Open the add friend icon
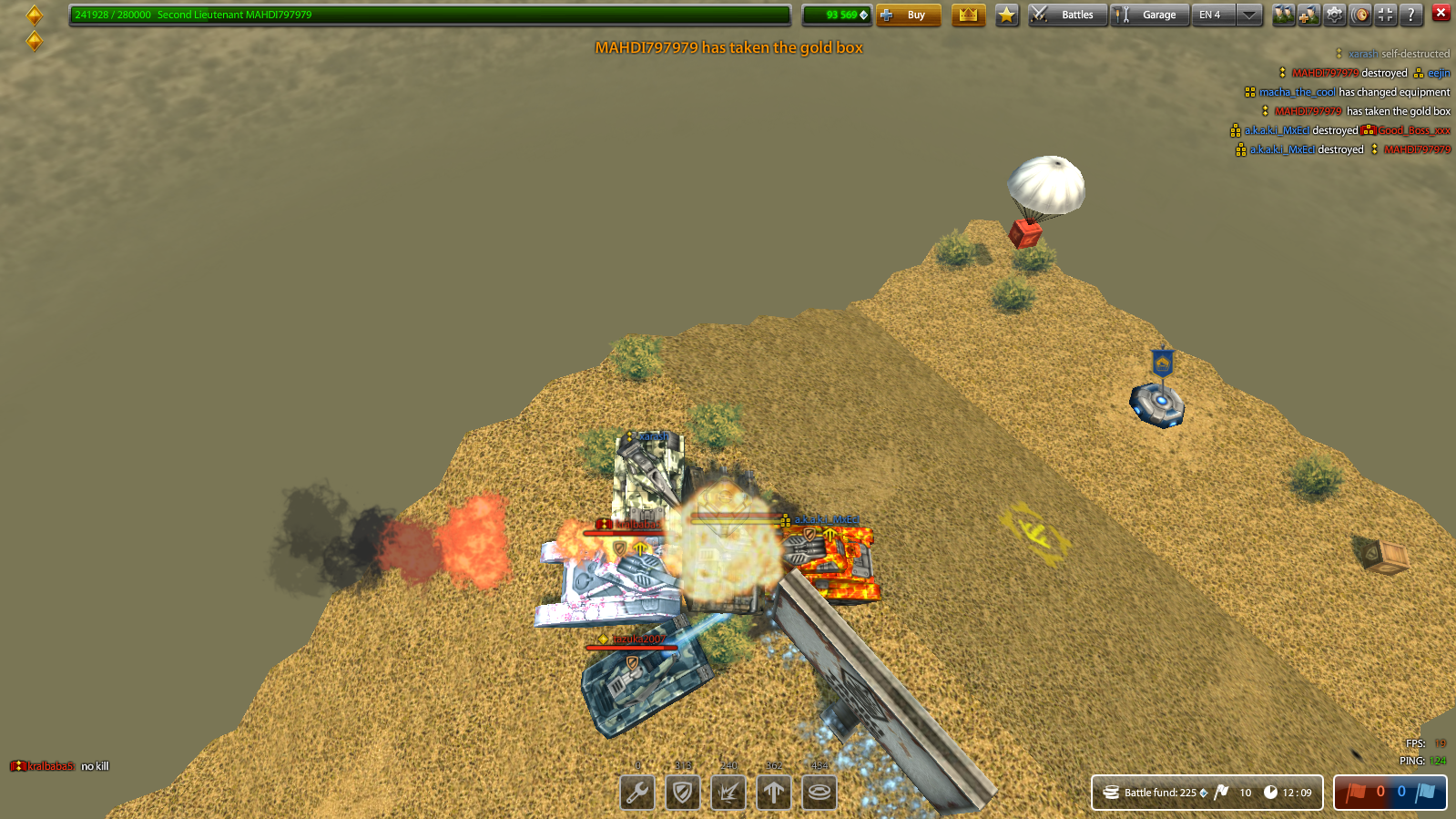This screenshot has width=1456, height=819. (1309, 15)
